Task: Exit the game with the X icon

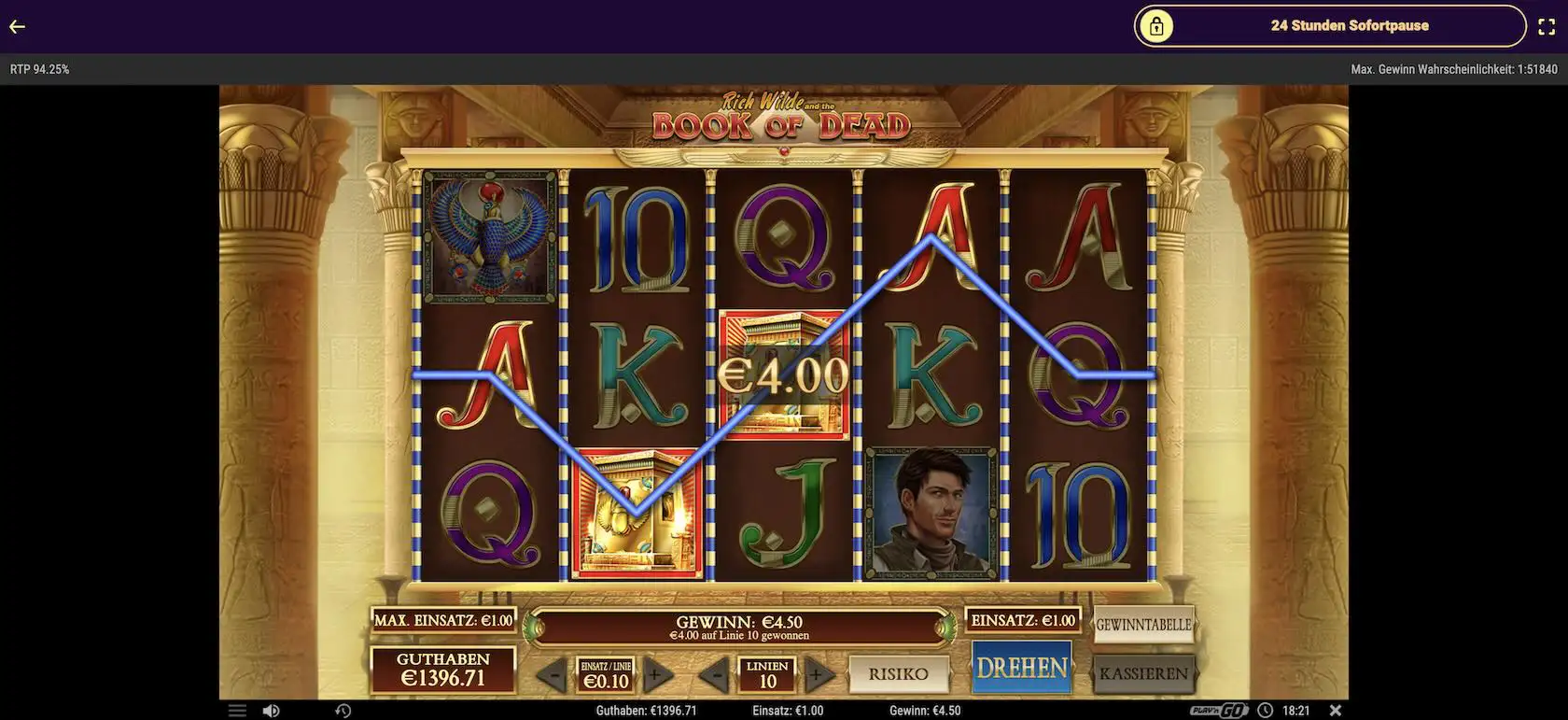Action: tap(1337, 710)
